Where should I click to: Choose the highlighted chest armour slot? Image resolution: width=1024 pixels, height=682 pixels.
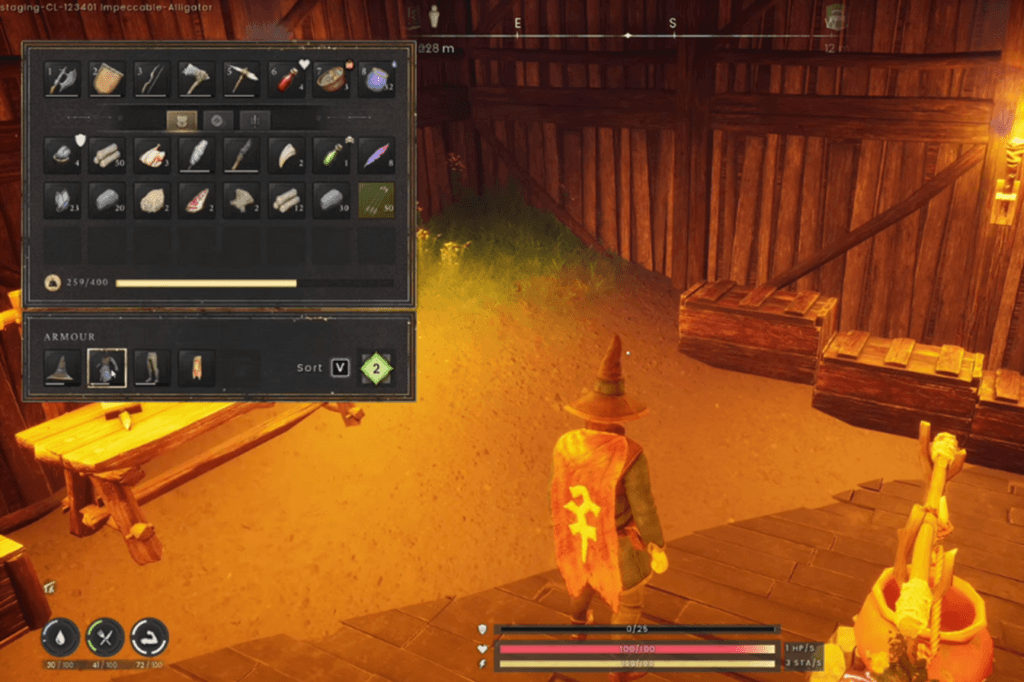(x=107, y=368)
